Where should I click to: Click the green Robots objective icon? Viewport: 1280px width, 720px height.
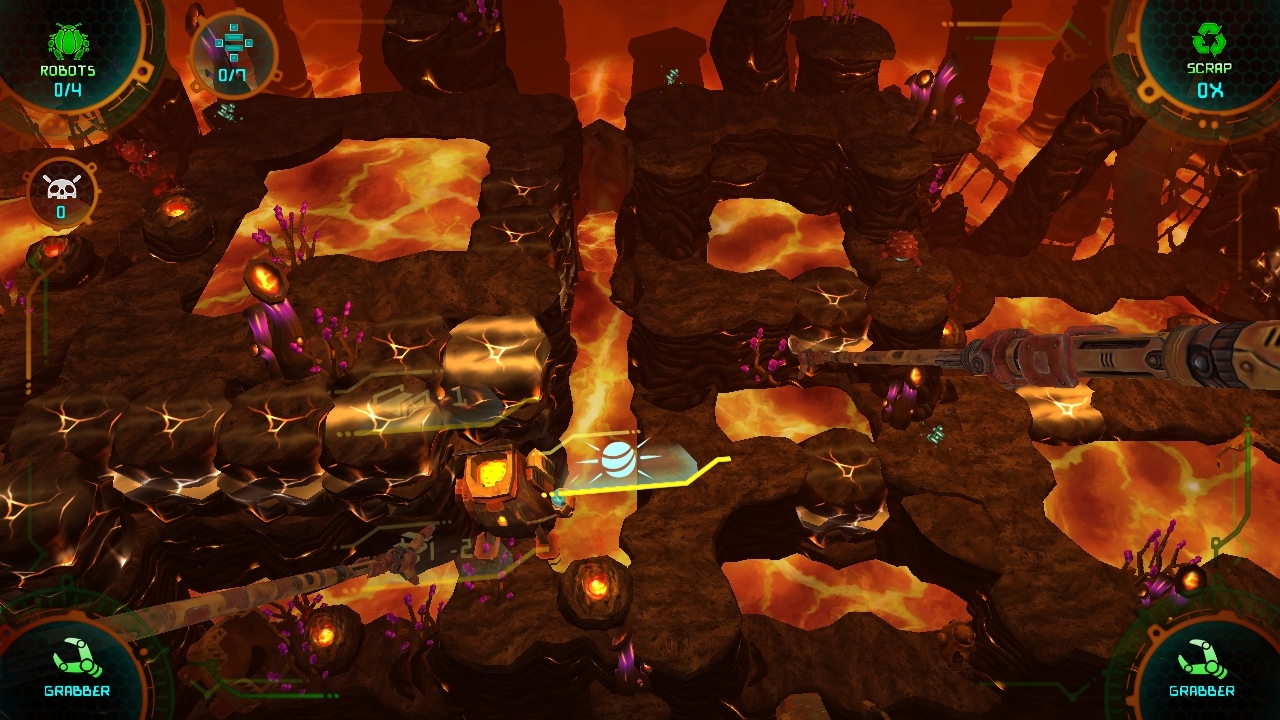coord(67,42)
